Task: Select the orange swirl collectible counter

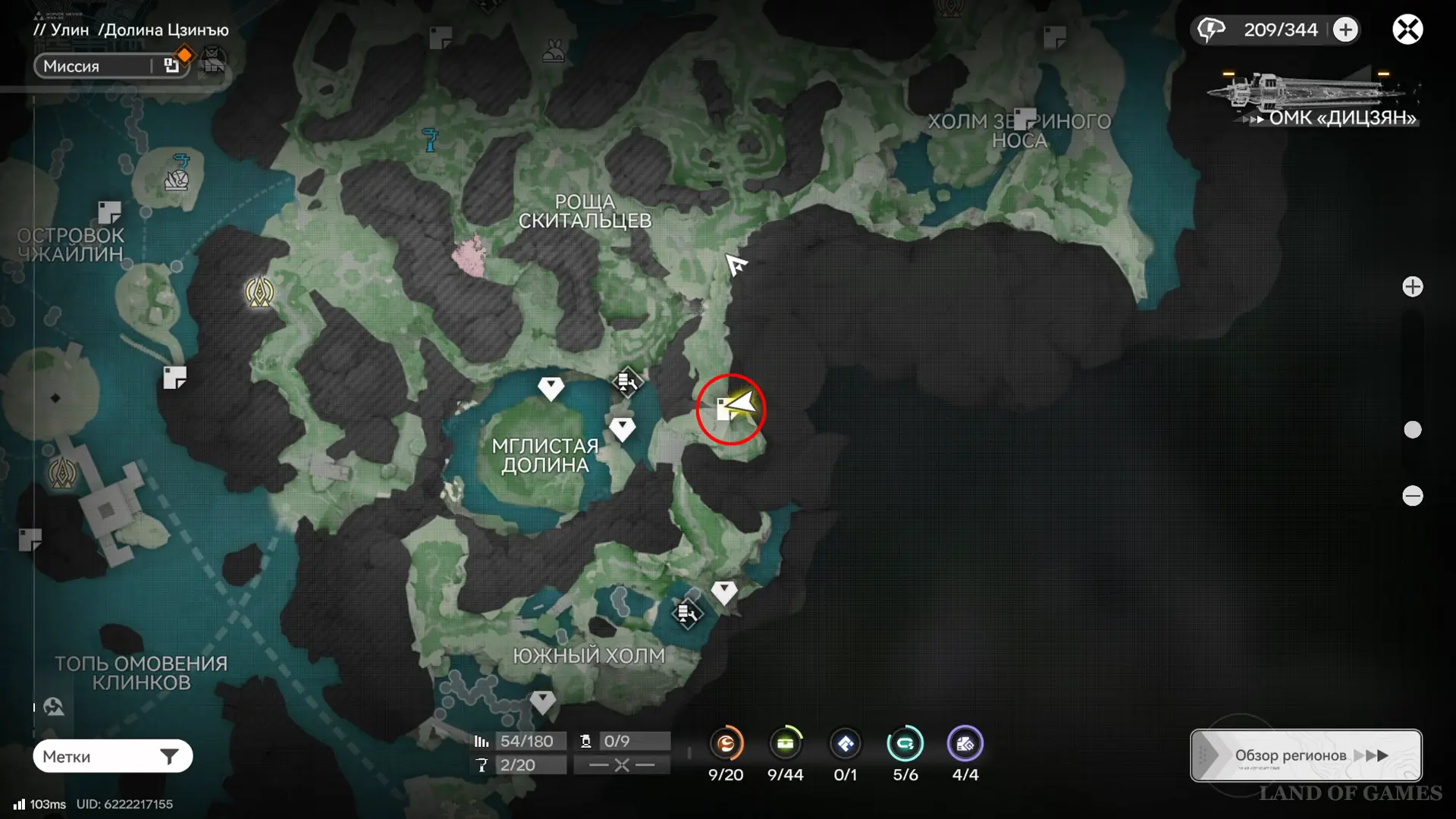Action: 726,744
